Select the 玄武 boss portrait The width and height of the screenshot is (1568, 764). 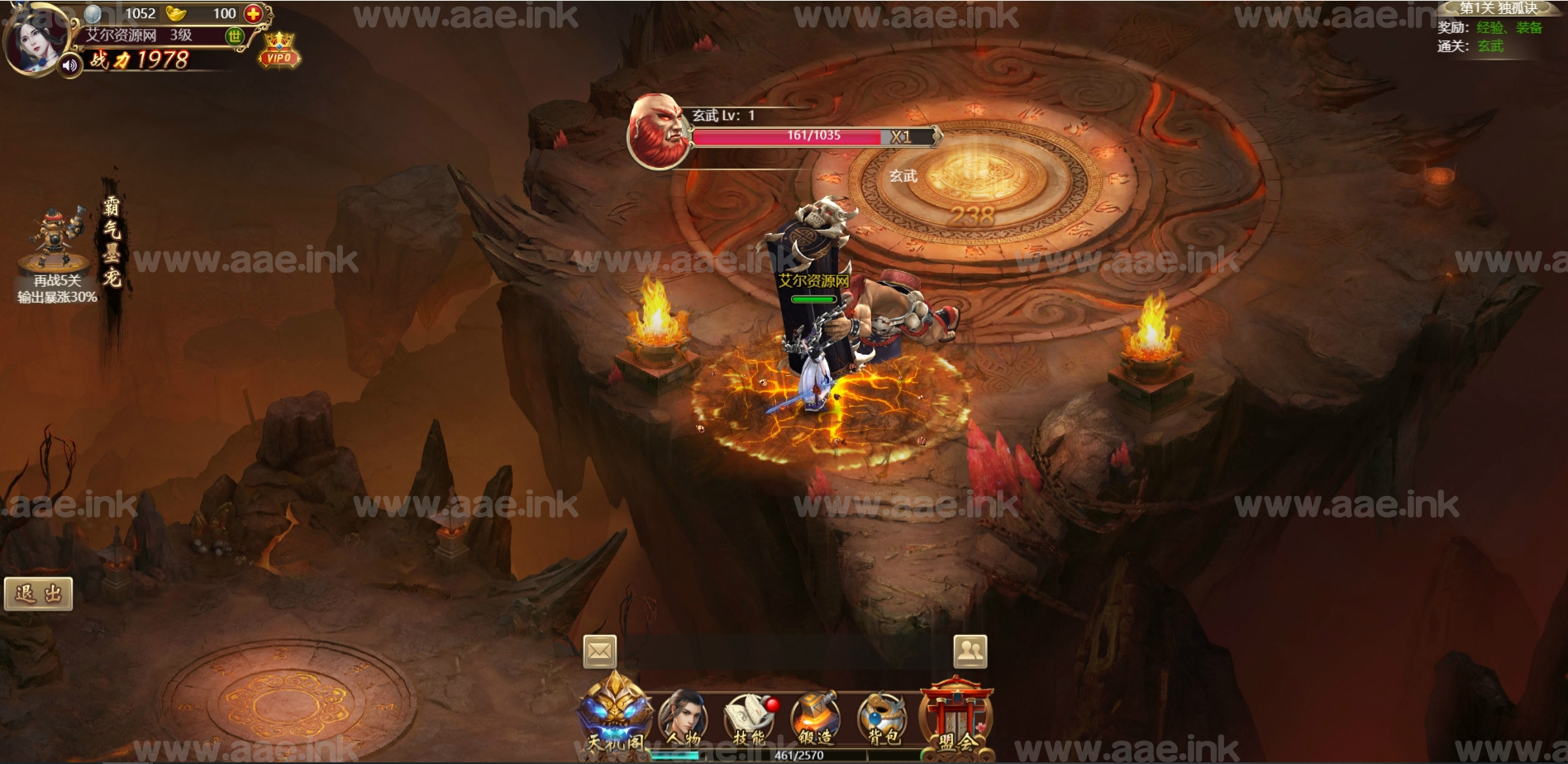[658, 131]
